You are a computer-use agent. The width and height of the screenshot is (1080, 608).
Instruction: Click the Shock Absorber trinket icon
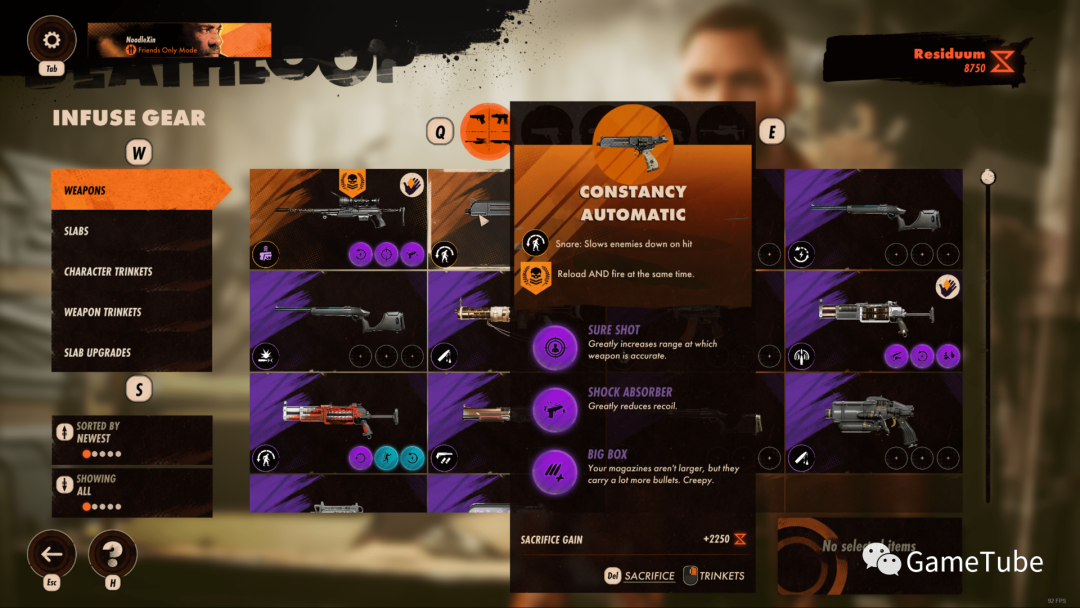555,408
